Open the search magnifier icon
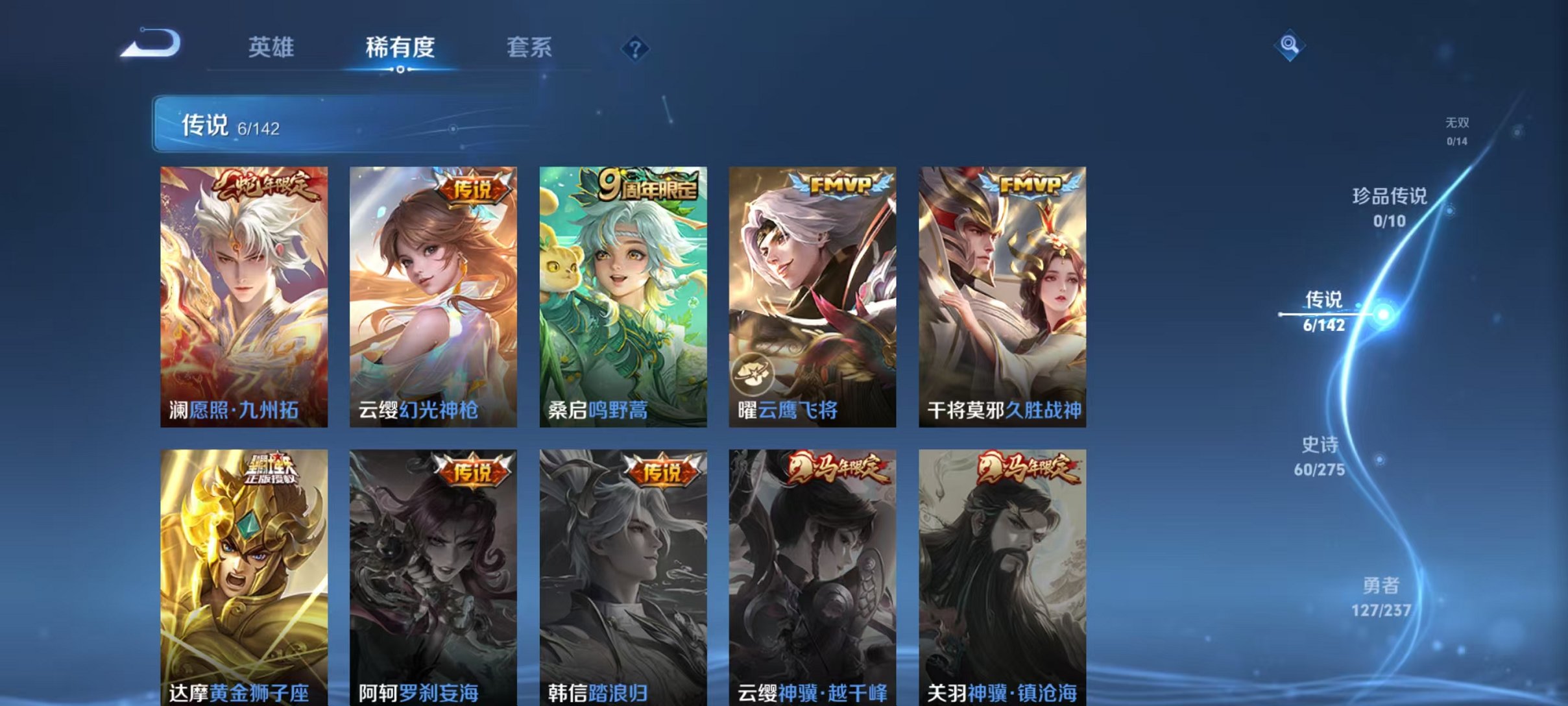The height and width of the screenshot is (706, 1568). [1291, 44]
